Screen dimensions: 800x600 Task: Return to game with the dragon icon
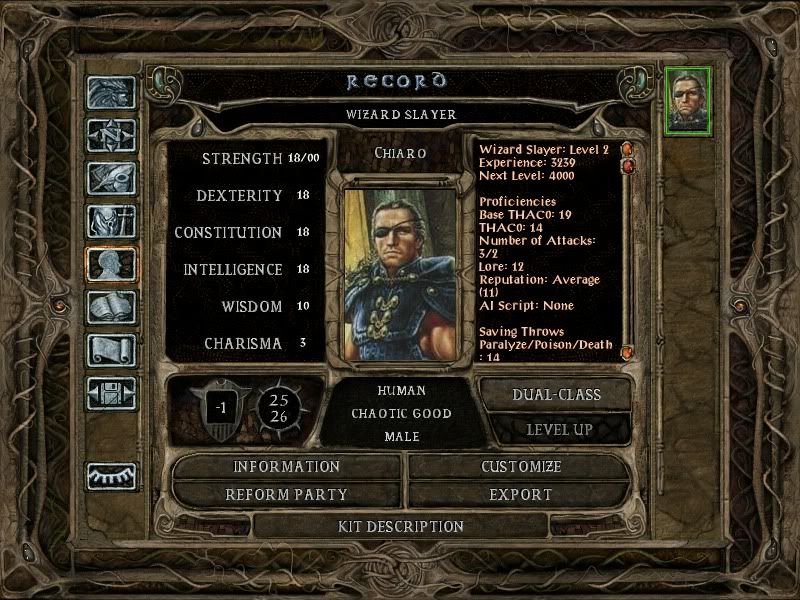coord(111,92)
